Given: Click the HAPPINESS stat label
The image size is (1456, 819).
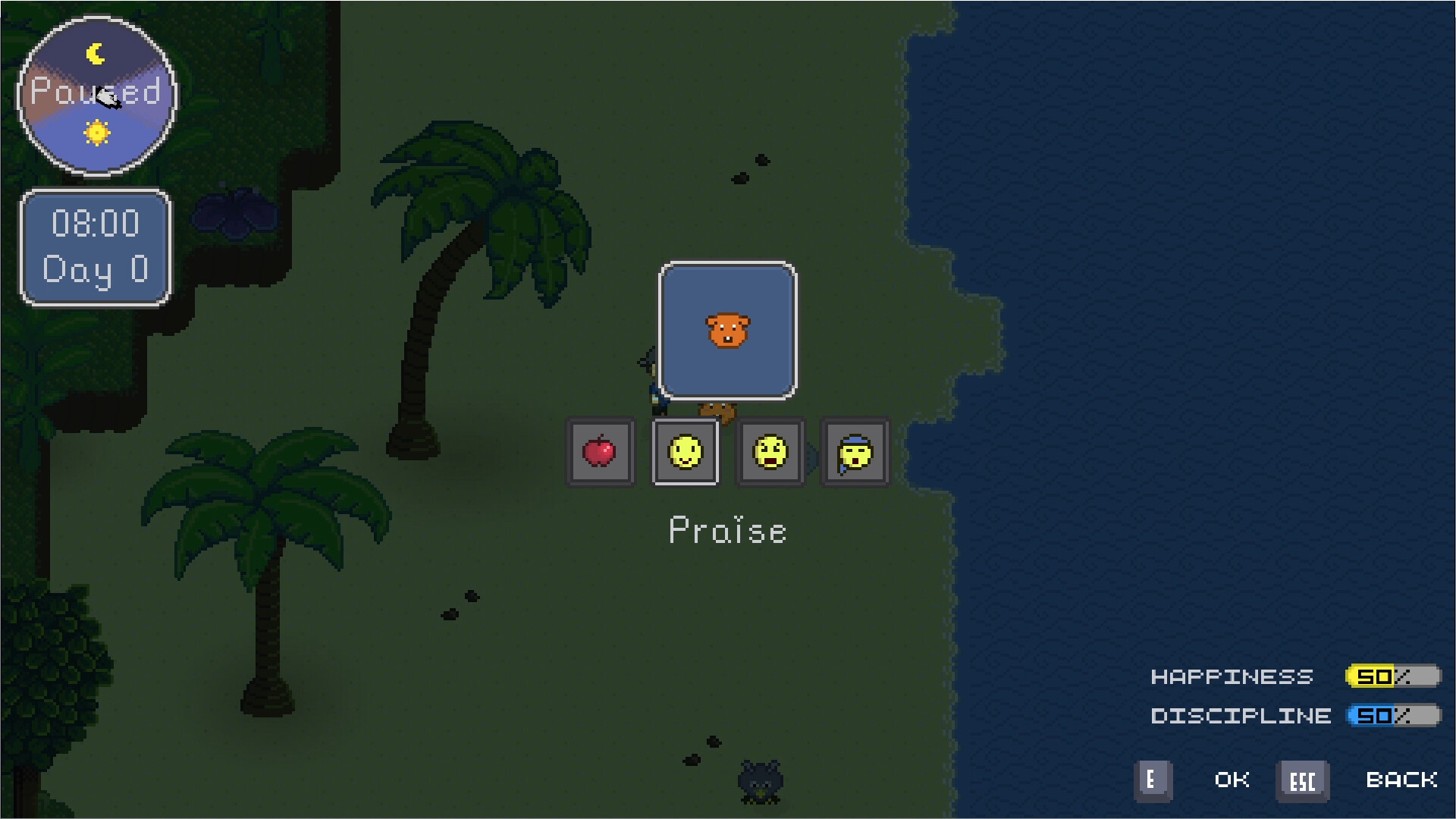Looking at the screenshot, I should (1231, 676).
